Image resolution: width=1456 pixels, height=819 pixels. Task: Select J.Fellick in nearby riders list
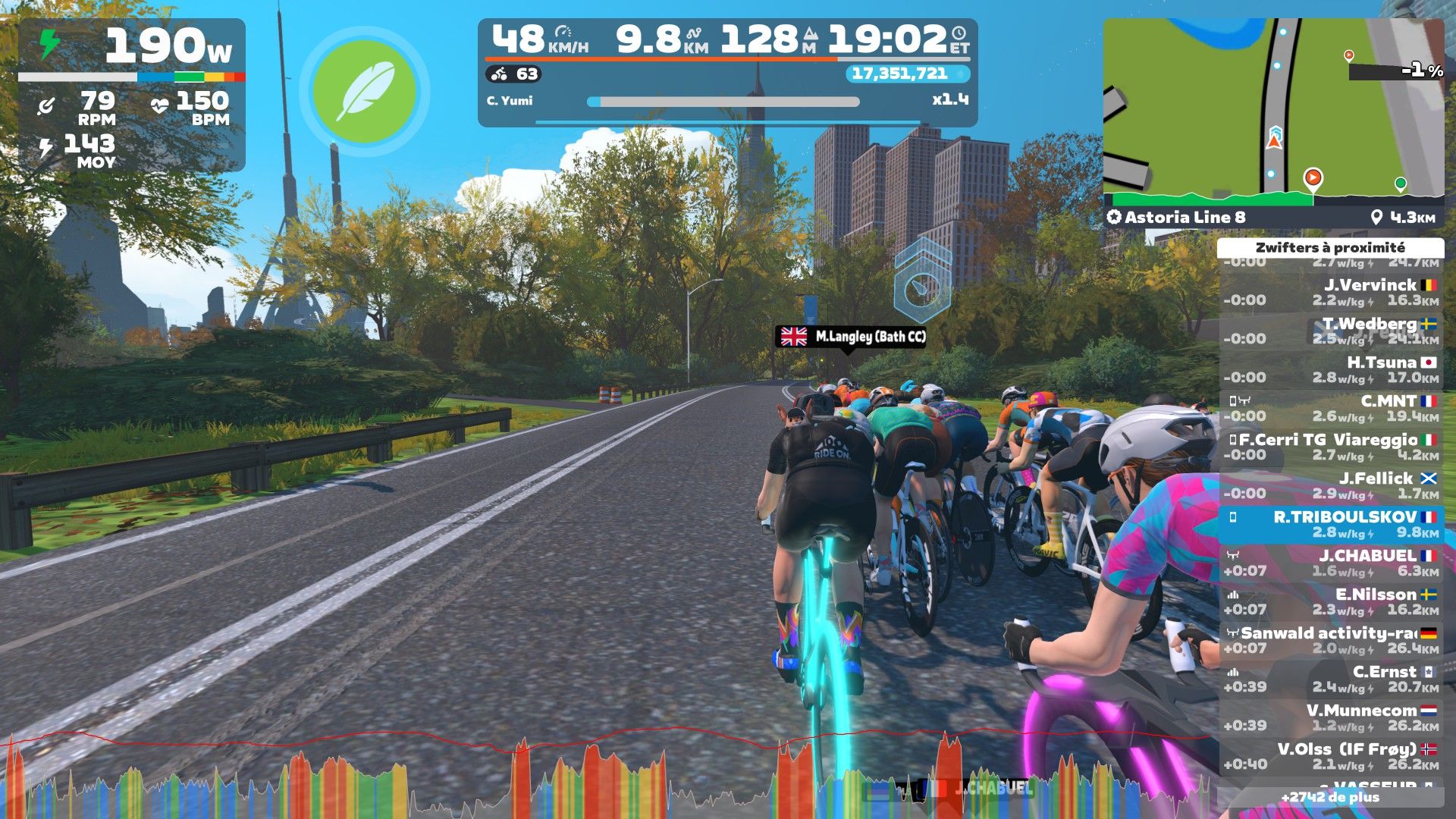tap(1331, 486)
